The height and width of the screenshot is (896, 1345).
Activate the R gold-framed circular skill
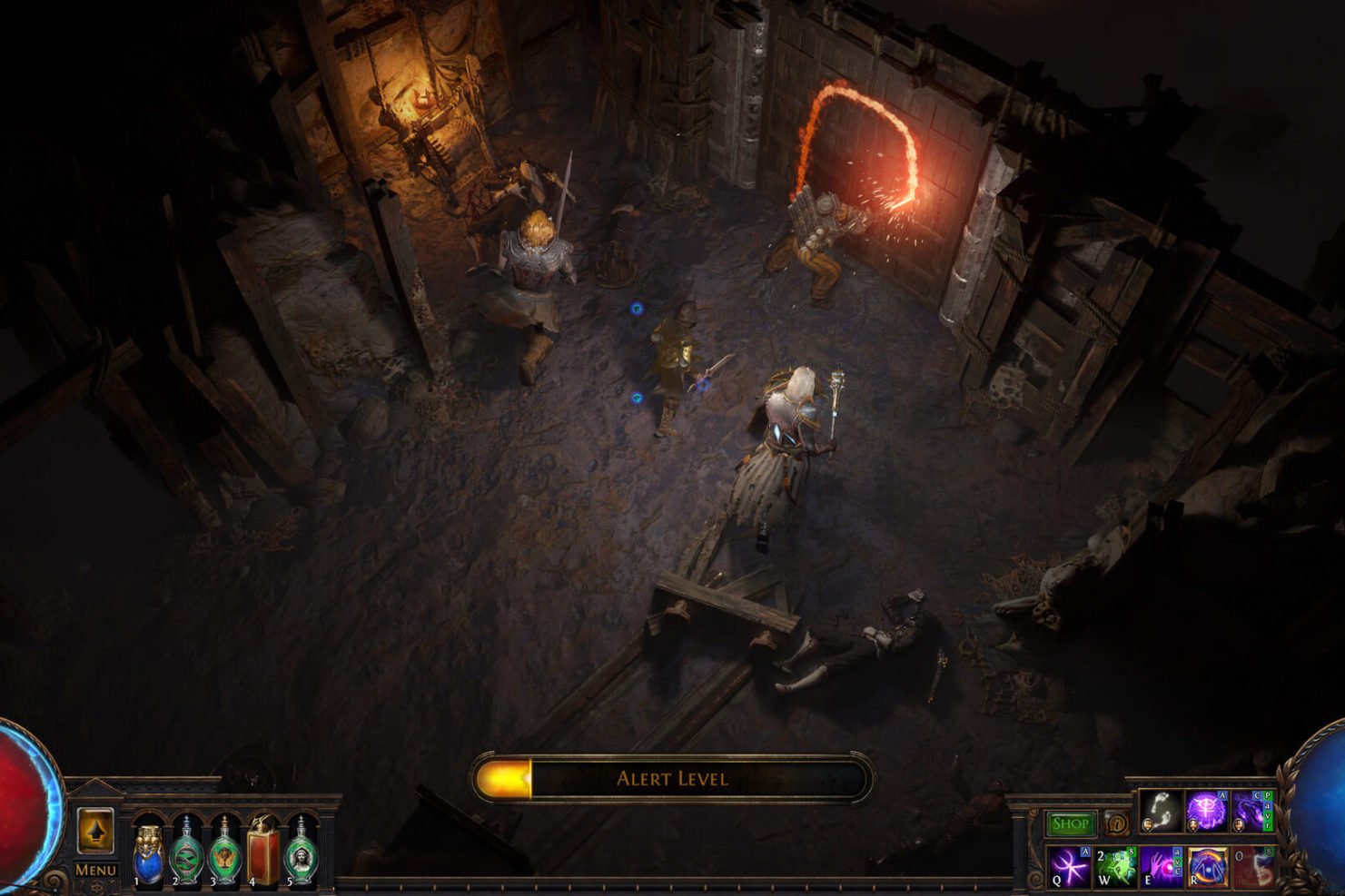click(1207, 867)
